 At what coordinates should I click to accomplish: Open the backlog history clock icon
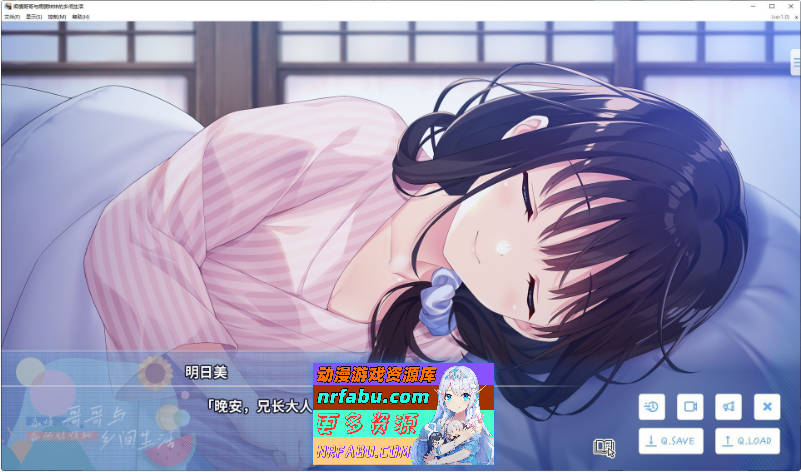651,406
